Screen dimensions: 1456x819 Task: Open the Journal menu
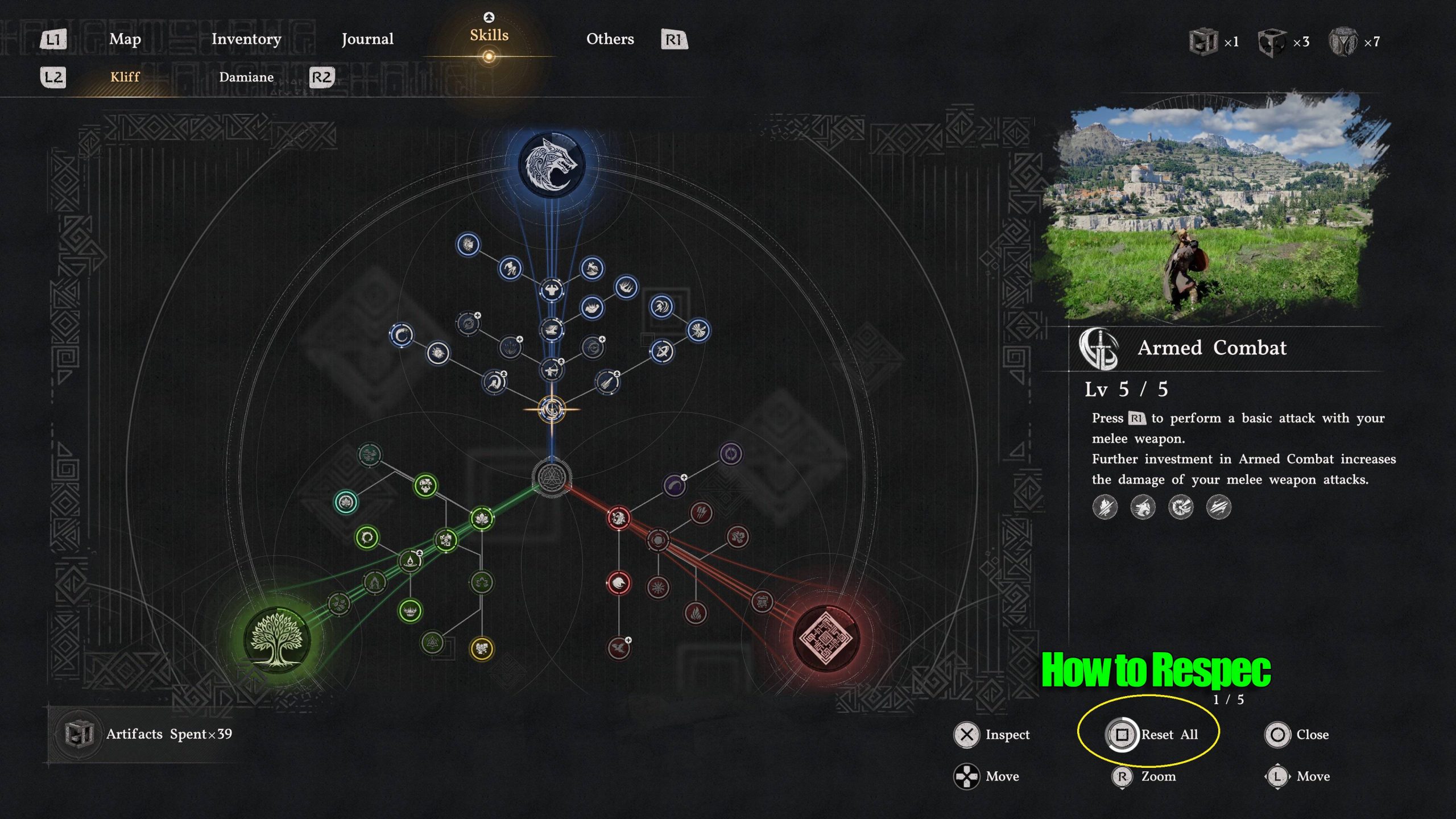(x=367, y=39)
